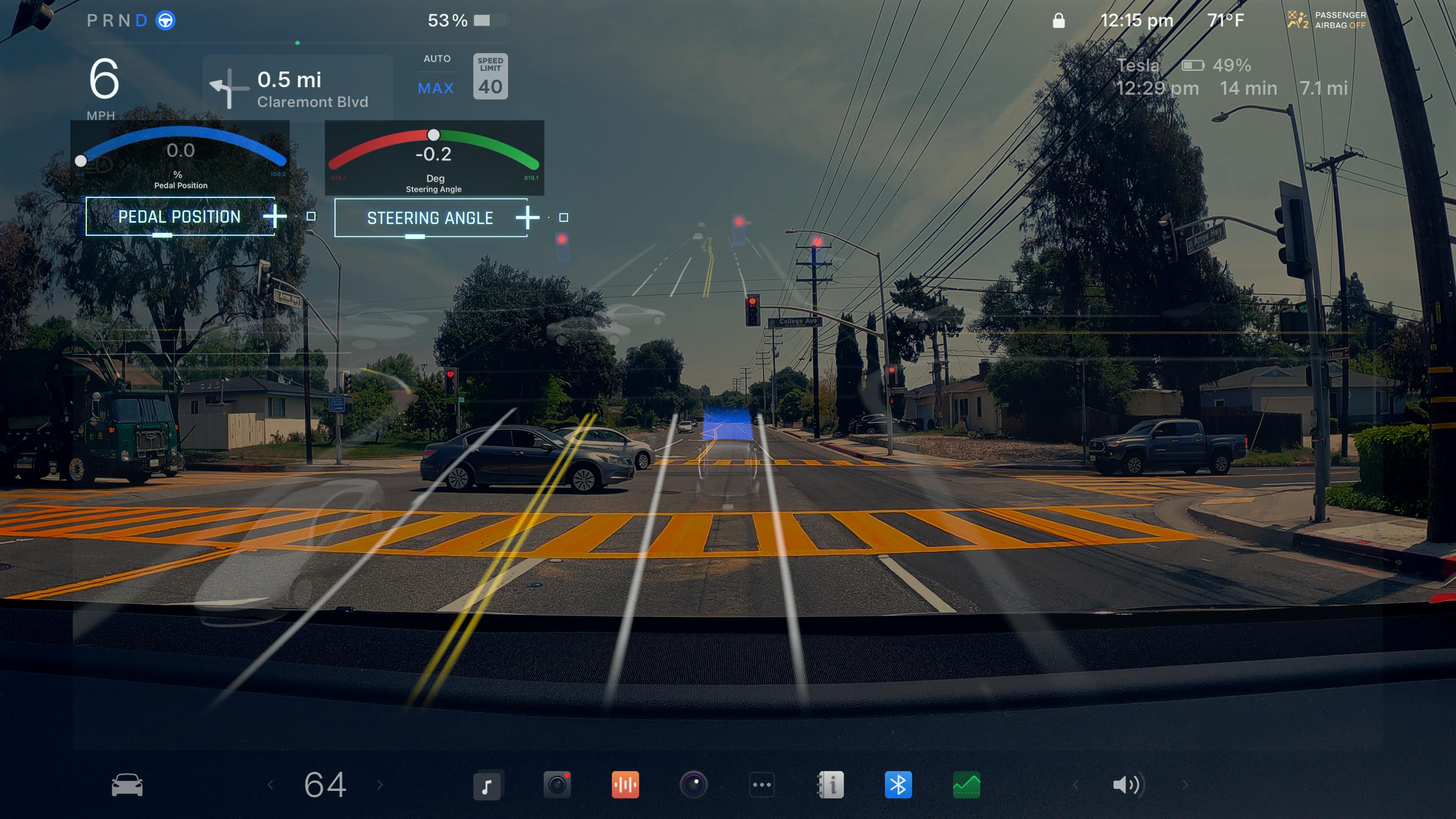Open vehicle controls with the car icon
1456x819 pixels.
(127, 784)
